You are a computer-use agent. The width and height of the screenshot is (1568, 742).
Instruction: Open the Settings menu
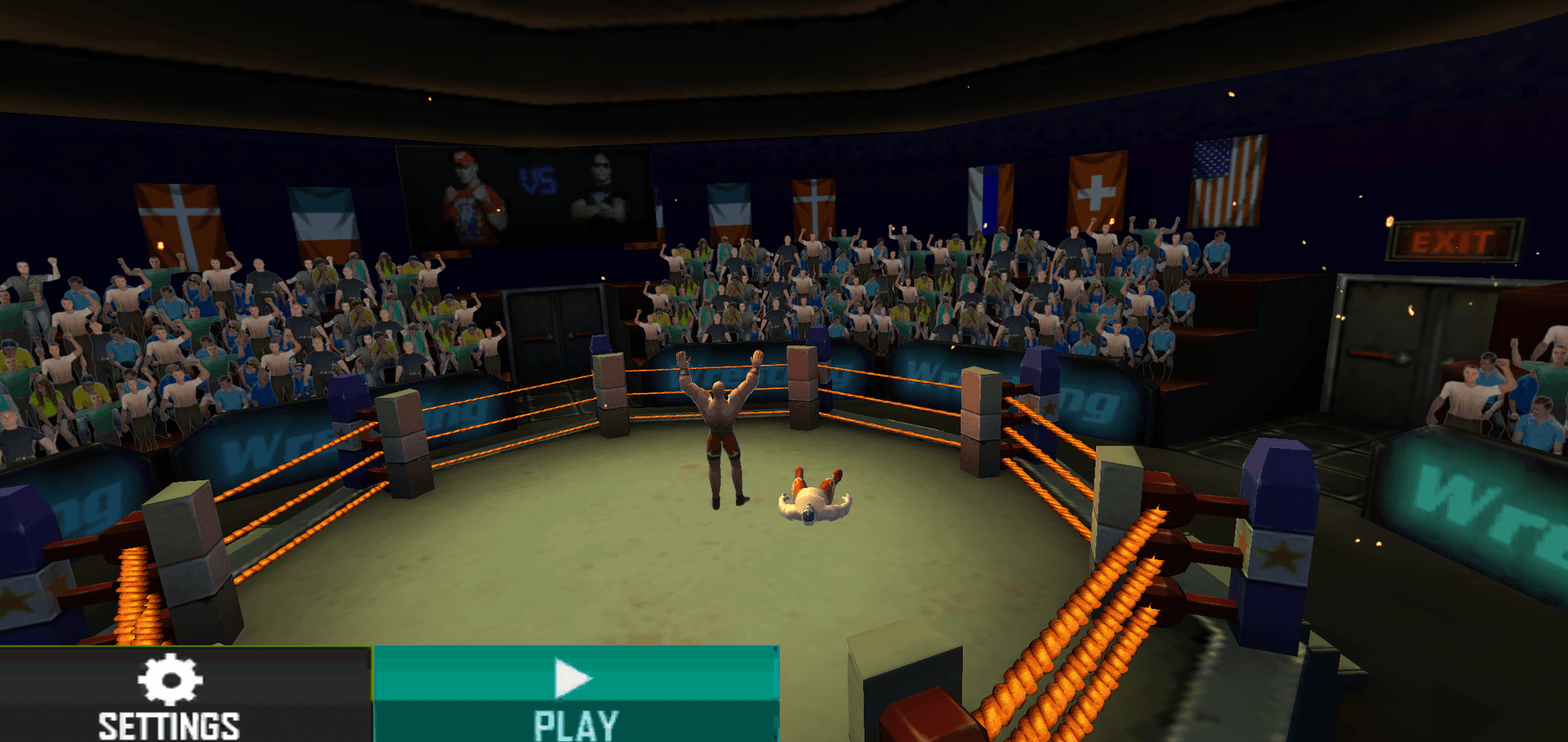pyautogui.click(x=170, y=695)
